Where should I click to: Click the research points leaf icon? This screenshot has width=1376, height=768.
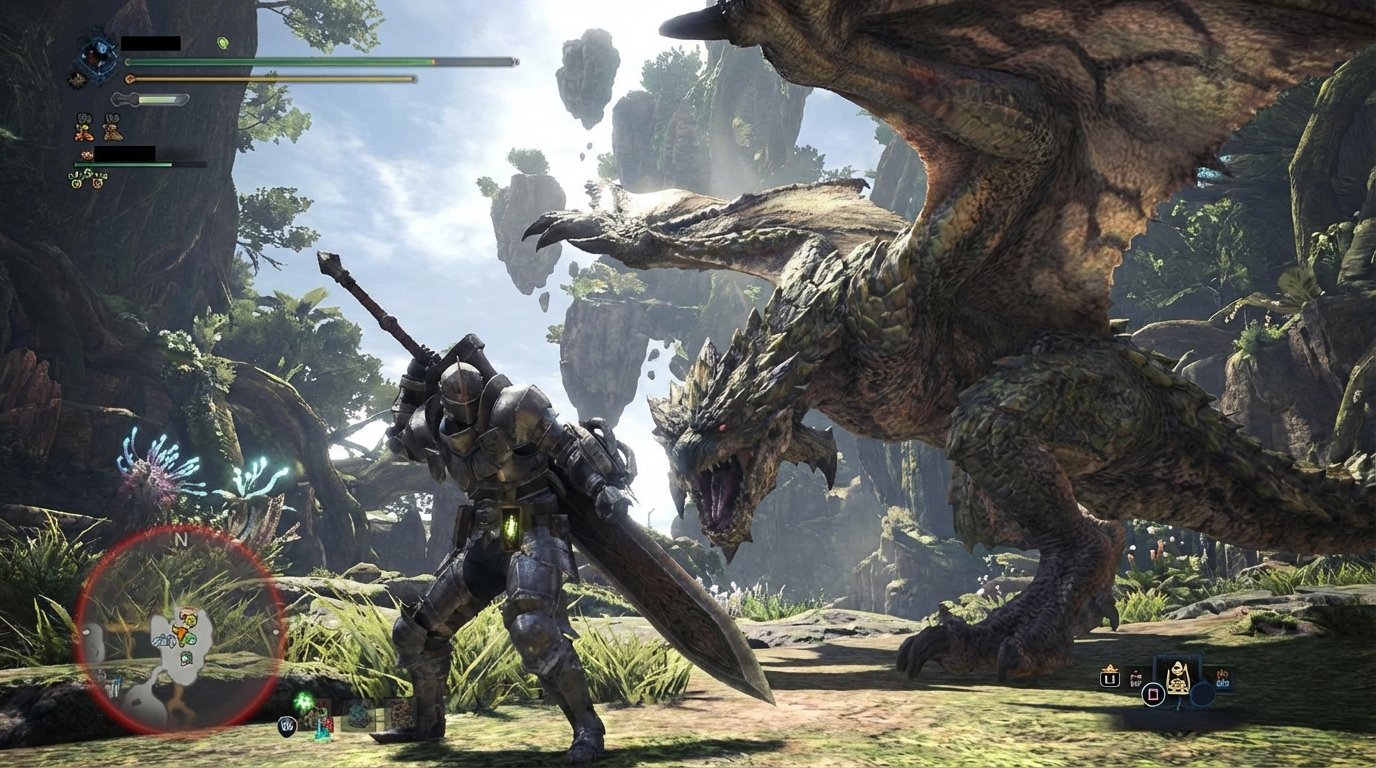click(x=222, y=43)
